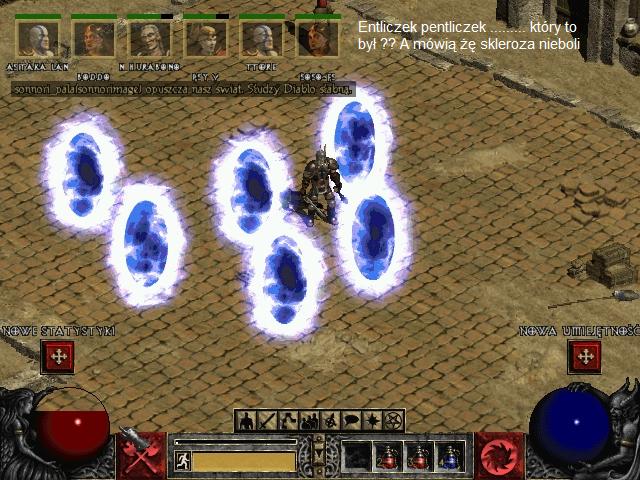The width and height of the screenshot is (640, 480).
Task: Select the right-hand red swirl skill
Action: click(497, 456)
